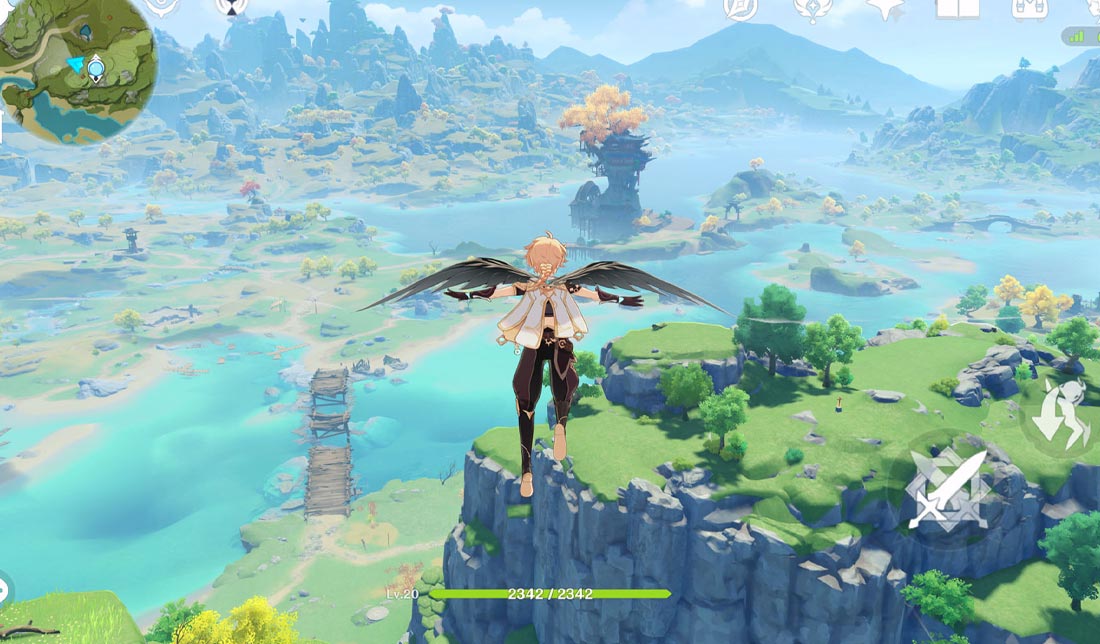Open the compass-shaped icon in the top bar
1100x644 pixels.
[x=741, y=7]
